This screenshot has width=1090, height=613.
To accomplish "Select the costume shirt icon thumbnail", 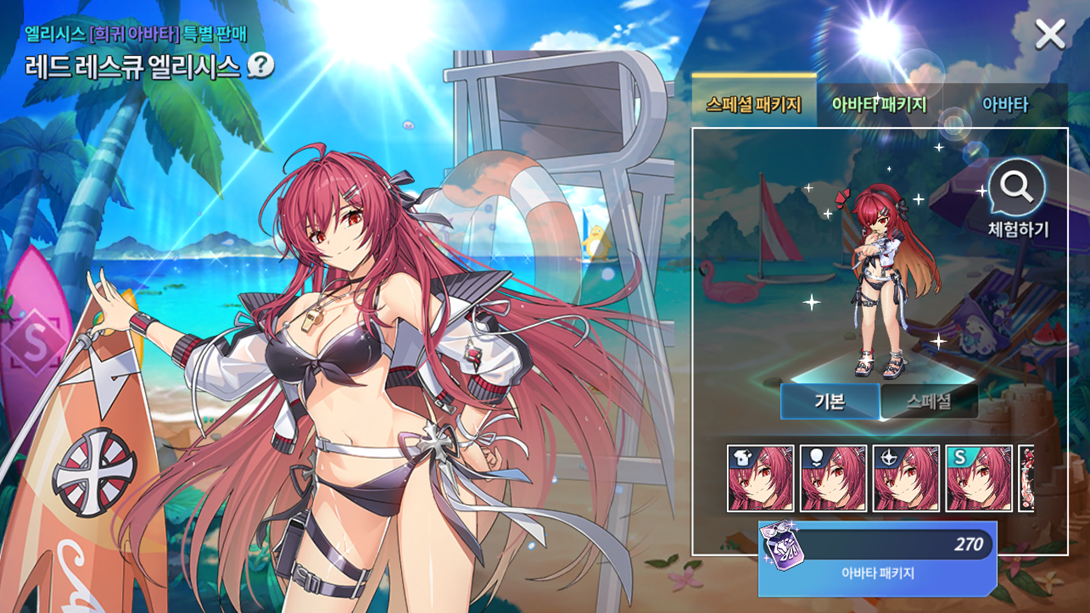I will pyautogui.click(x=760, y=479).
